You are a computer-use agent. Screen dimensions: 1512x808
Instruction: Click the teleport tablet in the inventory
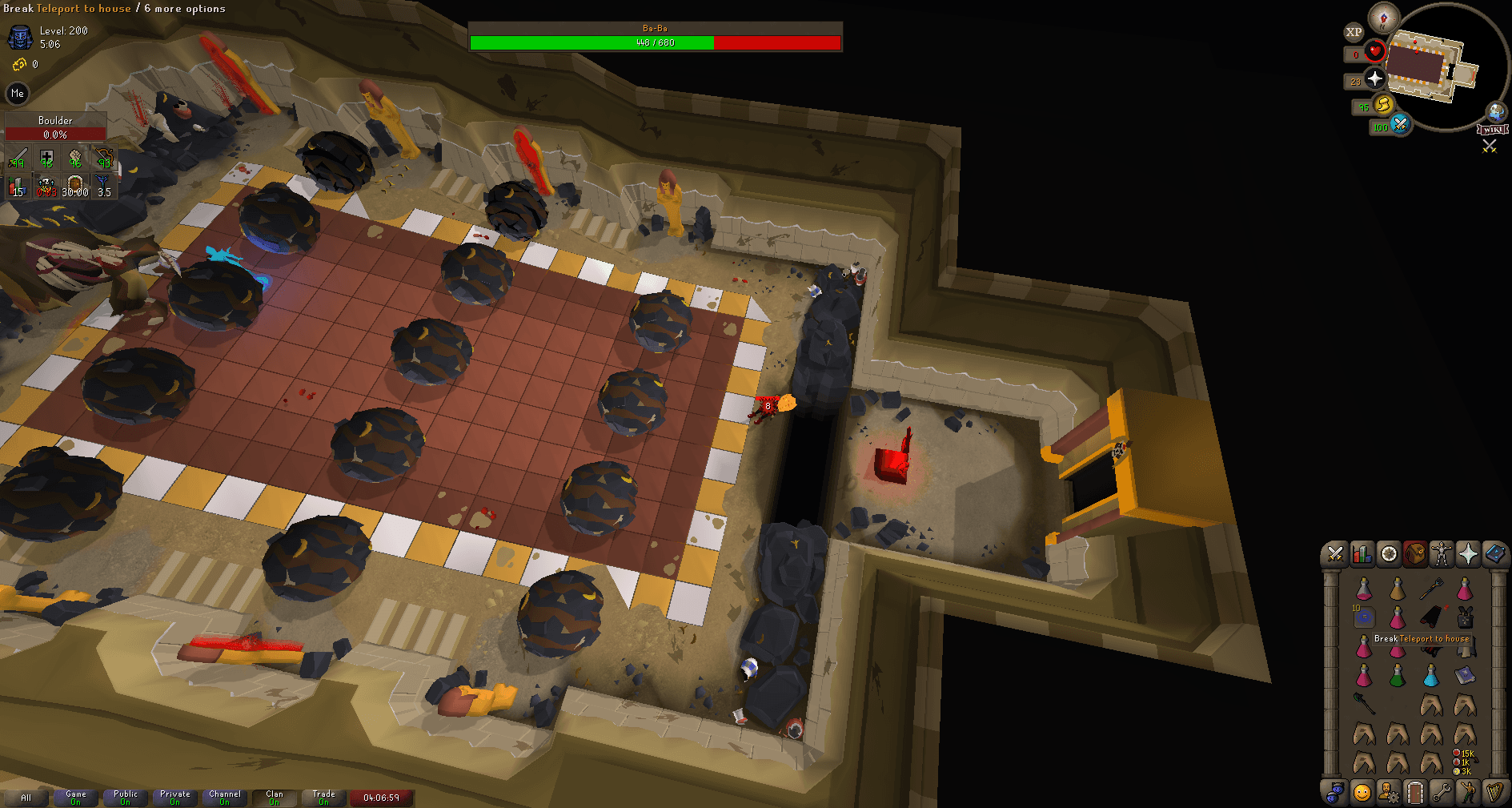coord(1364,617)
